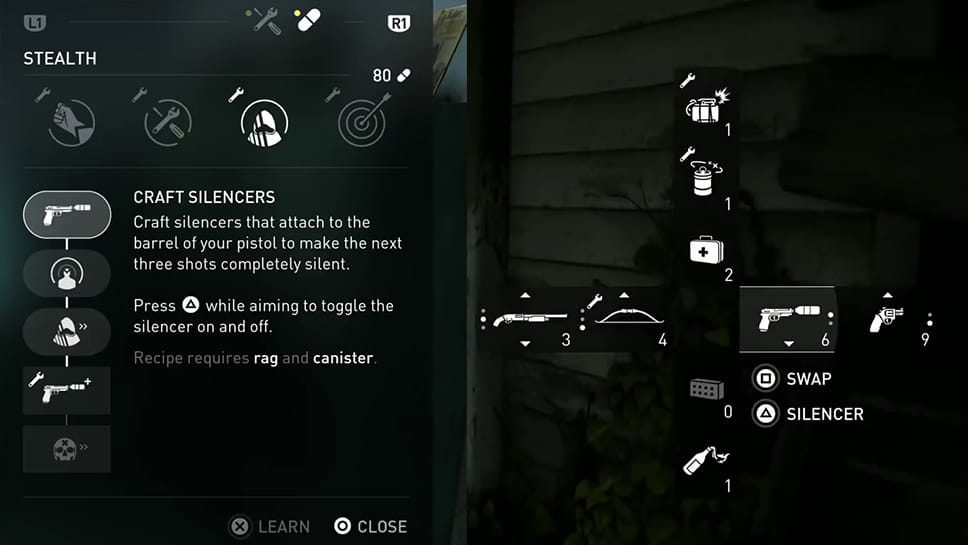Open the crafting tools tab at top
968x545 pixels.
[x=267, y=21]
